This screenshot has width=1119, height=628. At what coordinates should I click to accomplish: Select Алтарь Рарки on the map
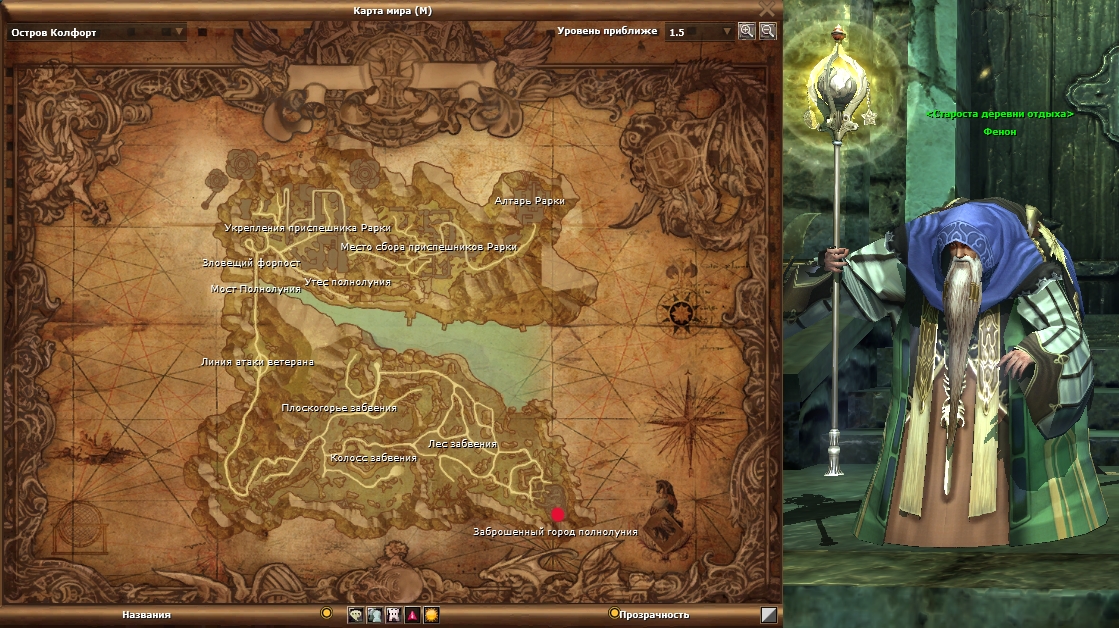coord(529,201)
